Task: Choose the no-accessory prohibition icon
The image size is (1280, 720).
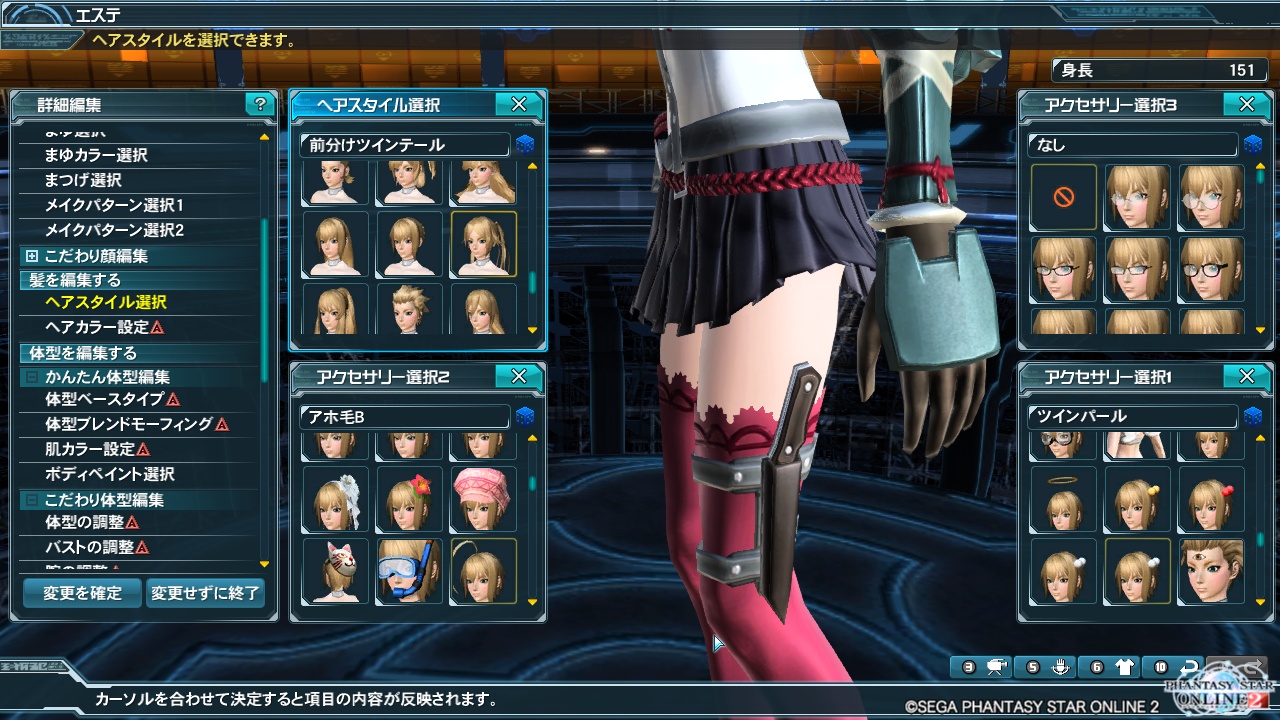Action: click(1063, 197)
